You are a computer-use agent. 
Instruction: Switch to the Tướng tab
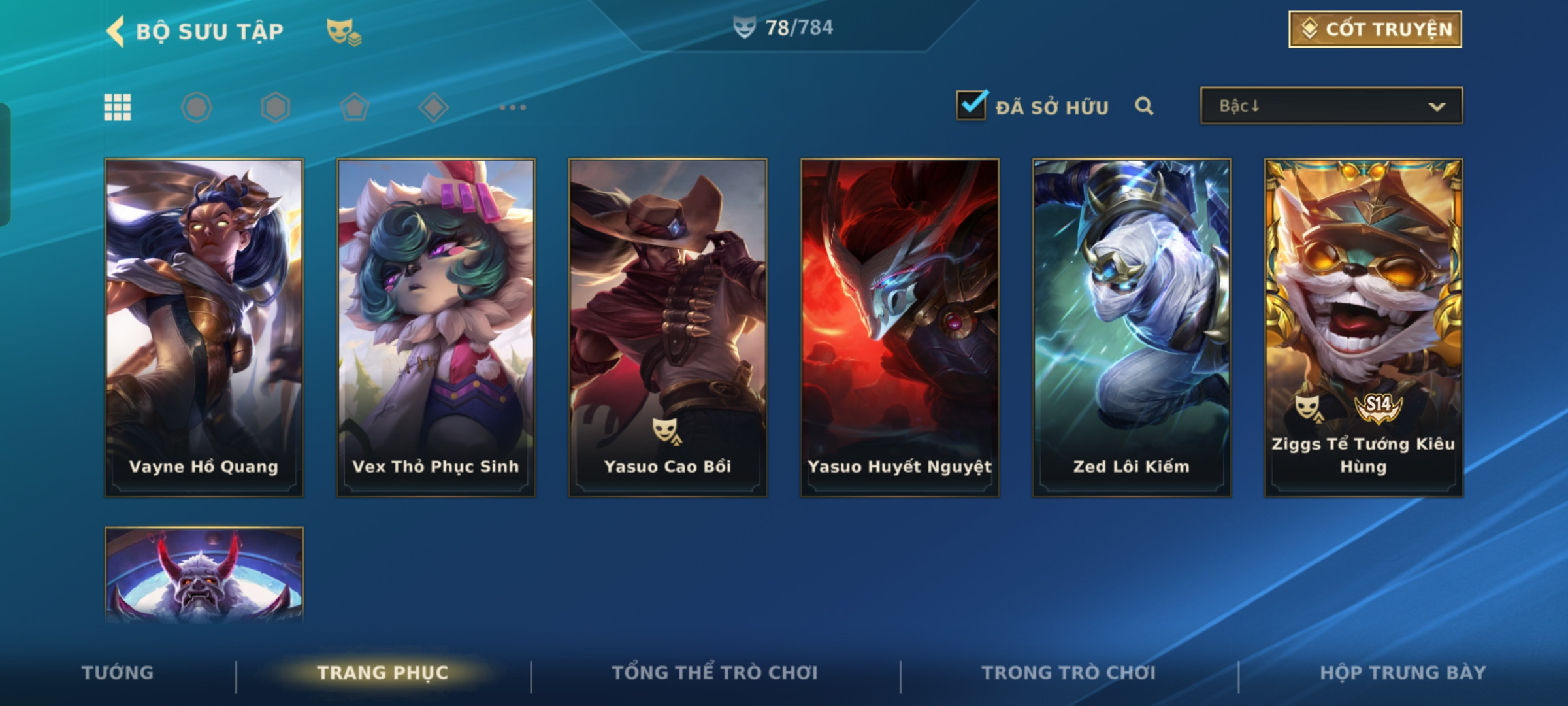click(118, 673)
